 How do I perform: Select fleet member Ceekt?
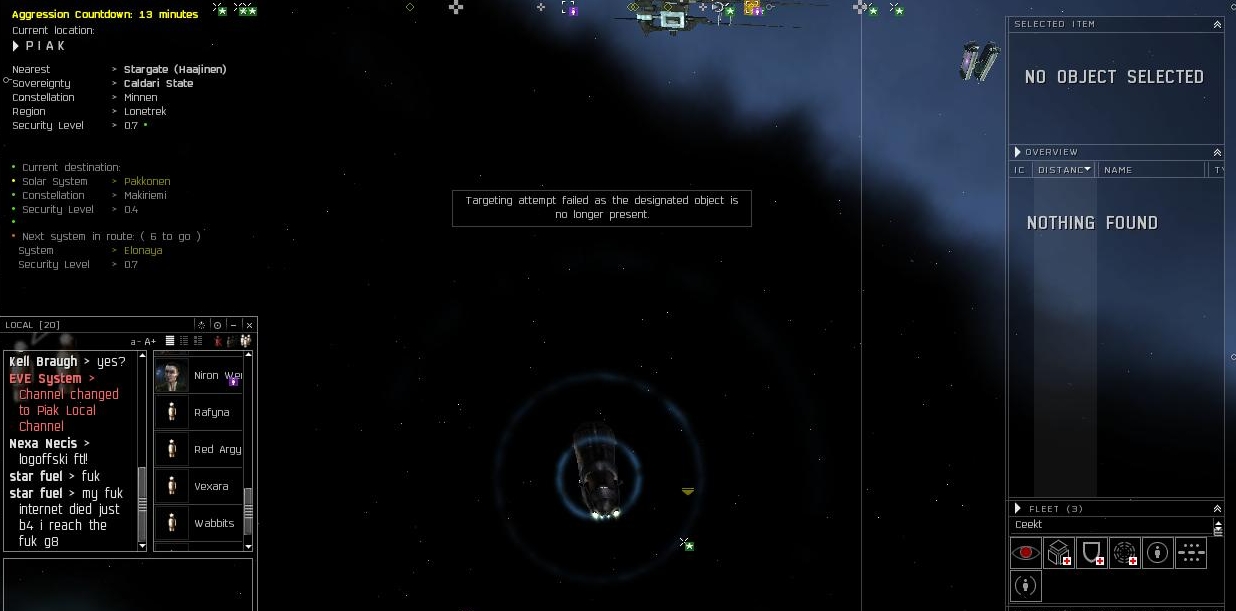(1029, 525)
